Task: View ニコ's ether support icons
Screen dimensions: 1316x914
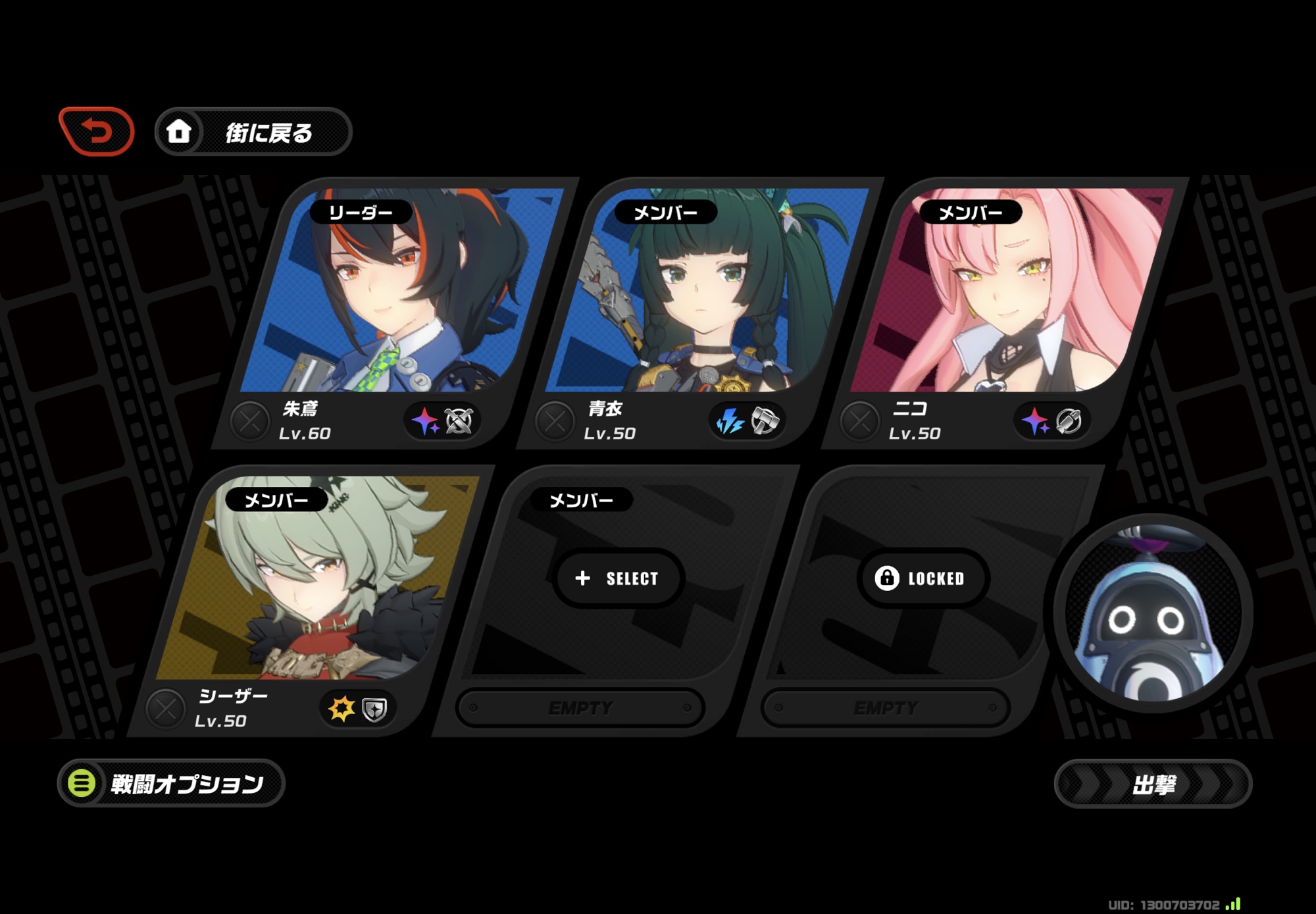Action: tap(1051, 421)
